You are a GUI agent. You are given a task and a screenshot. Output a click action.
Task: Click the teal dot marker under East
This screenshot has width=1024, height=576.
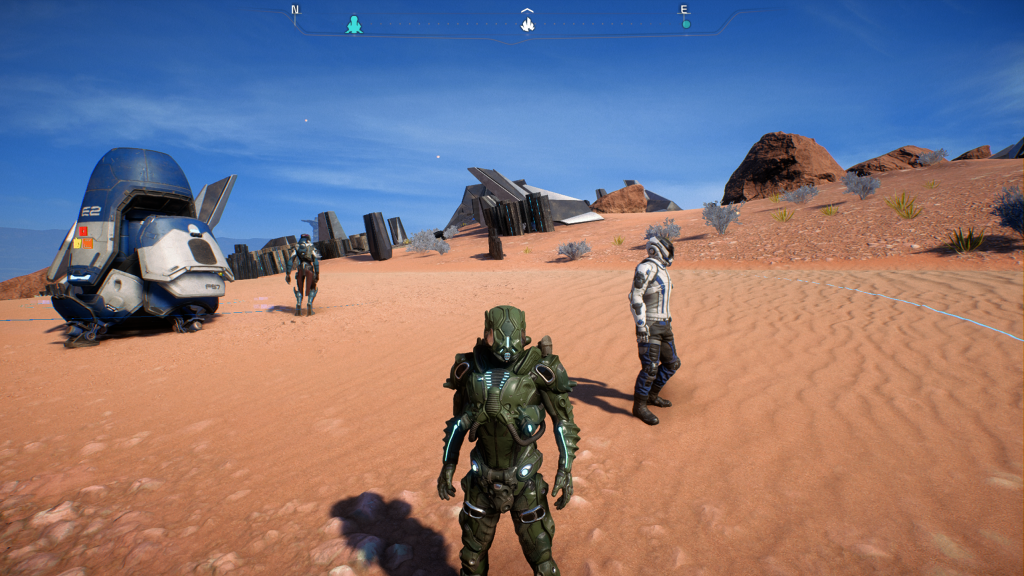(x=686, y=24)
